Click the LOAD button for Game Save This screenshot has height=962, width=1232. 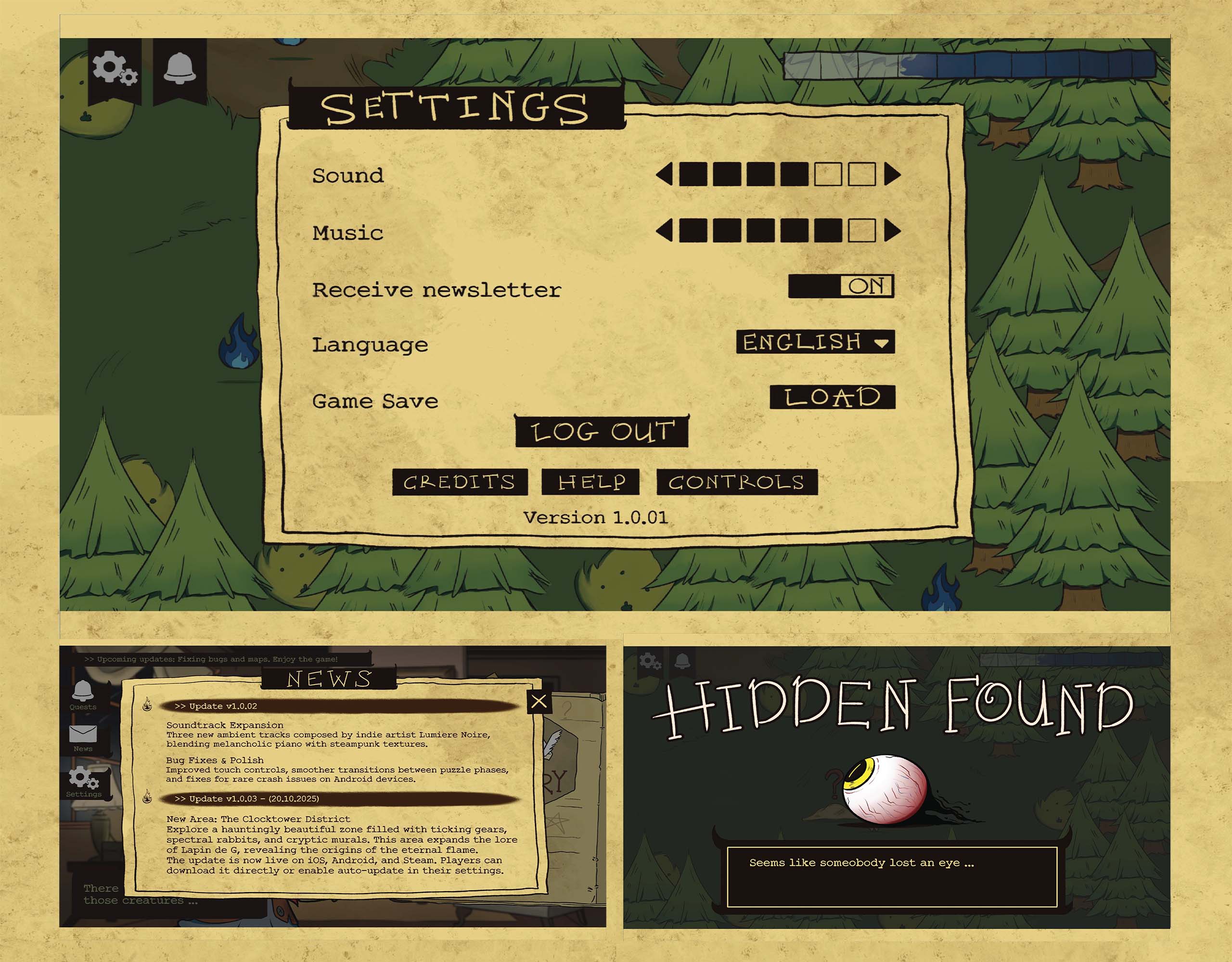(x=832, y=397)
